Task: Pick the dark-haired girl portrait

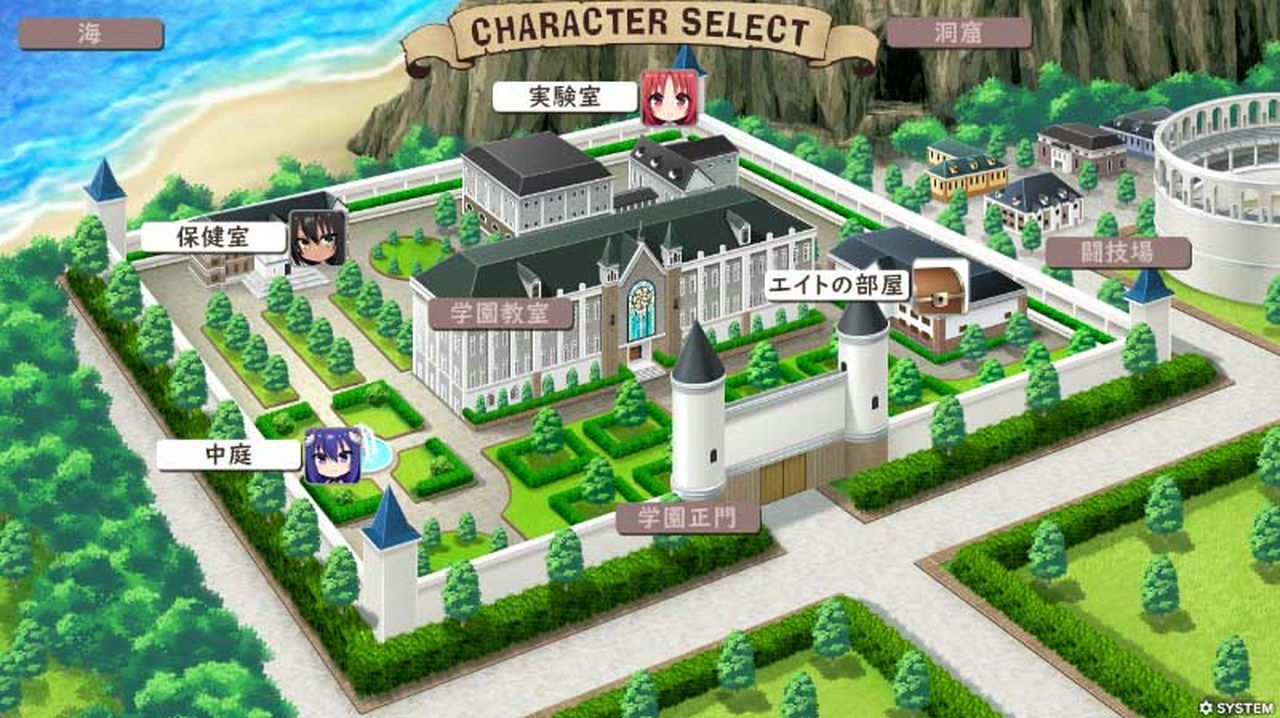Action: coord(317,238)
